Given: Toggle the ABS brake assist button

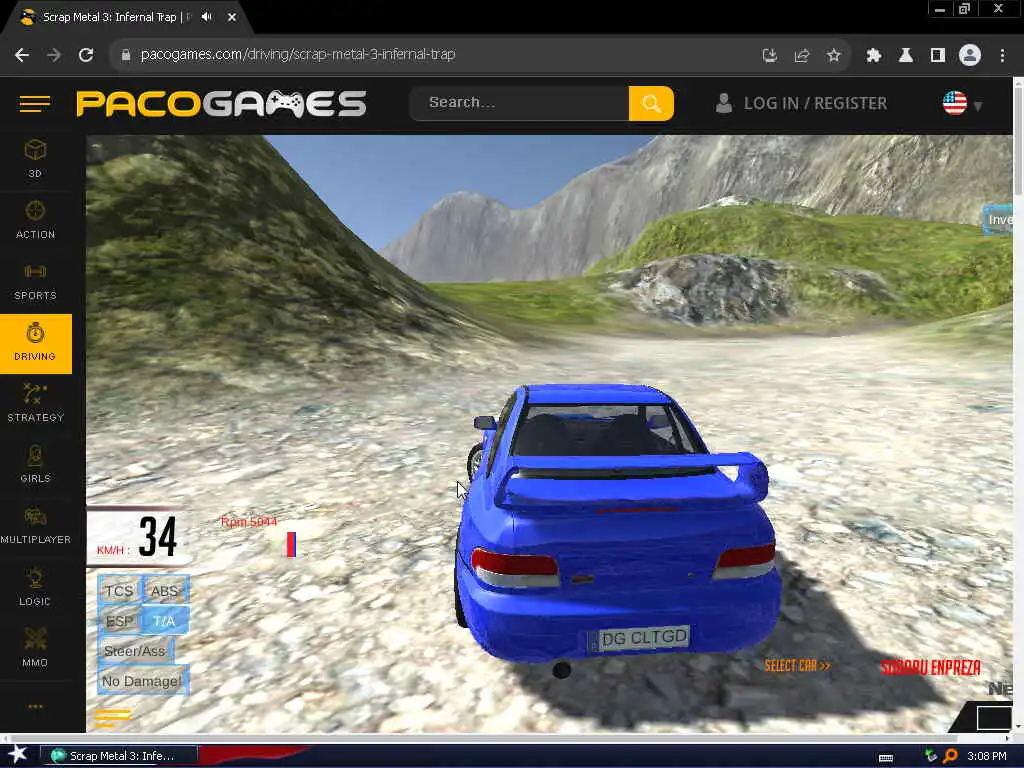Looking at the screenshot, I should coord(165,591).
